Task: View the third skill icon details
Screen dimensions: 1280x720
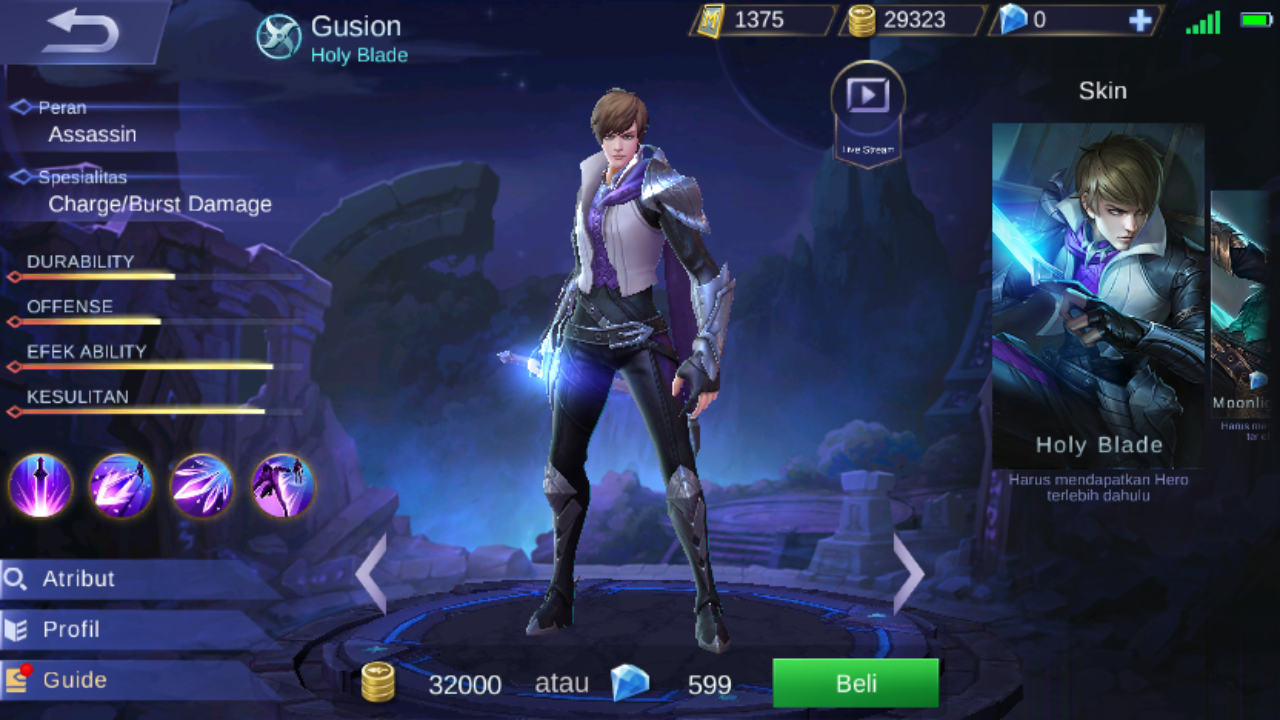Action: click(x=202, y=486)
